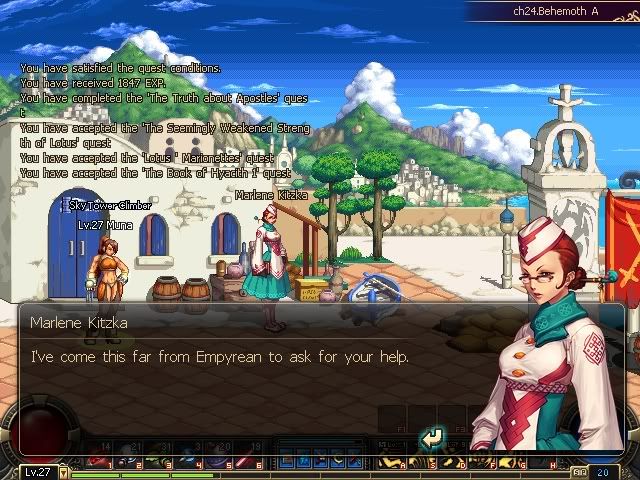Continue the dialogue with the glowing arrow
This screenshot has width=640, height=480.
click(432, 437)
